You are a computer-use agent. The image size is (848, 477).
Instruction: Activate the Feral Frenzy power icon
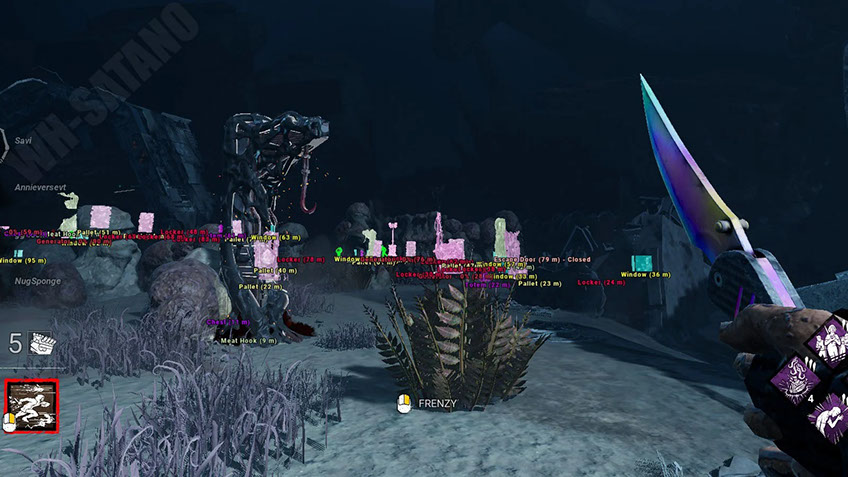tap(31, 406)
